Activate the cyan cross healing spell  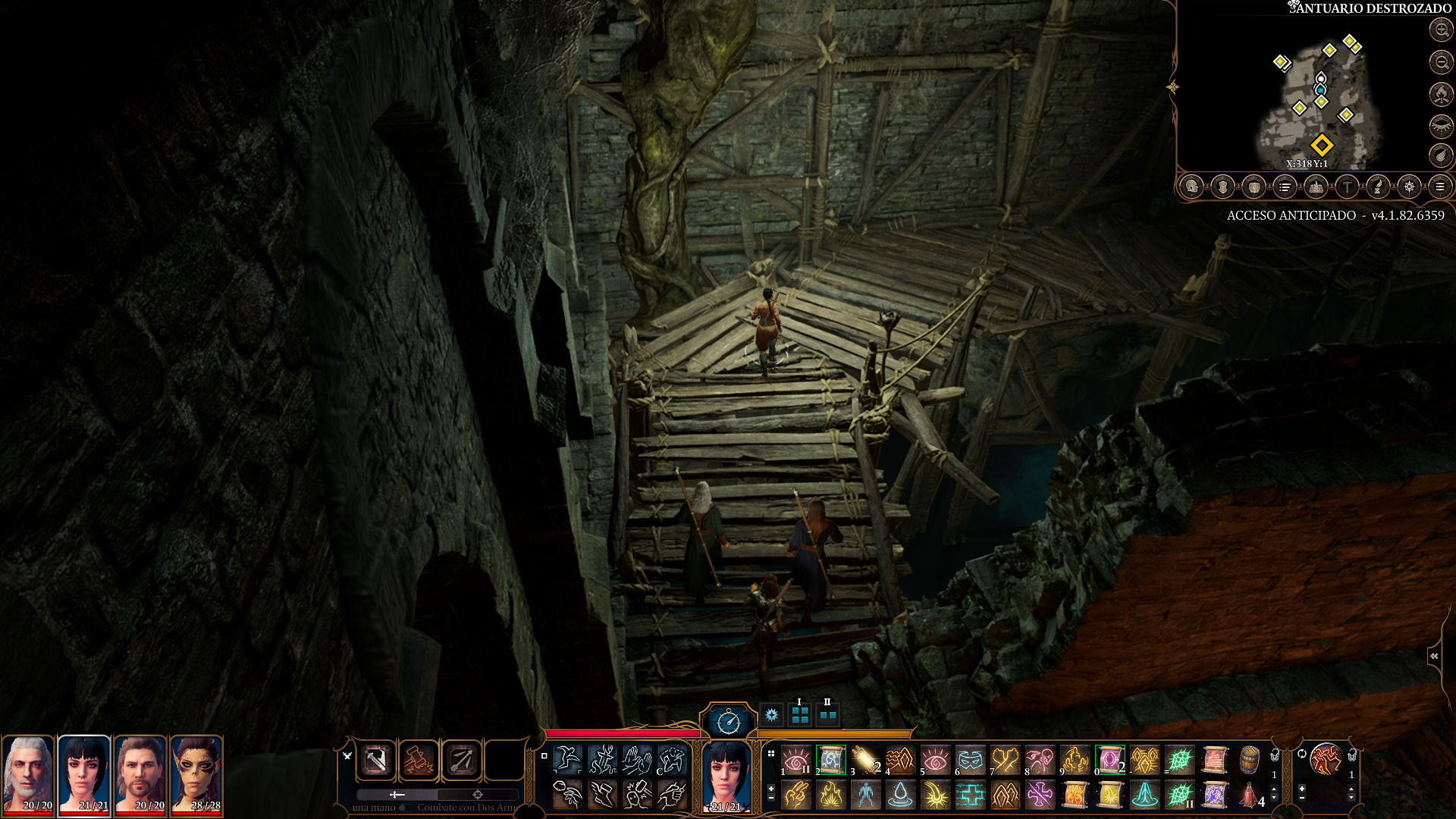point(970,795)
